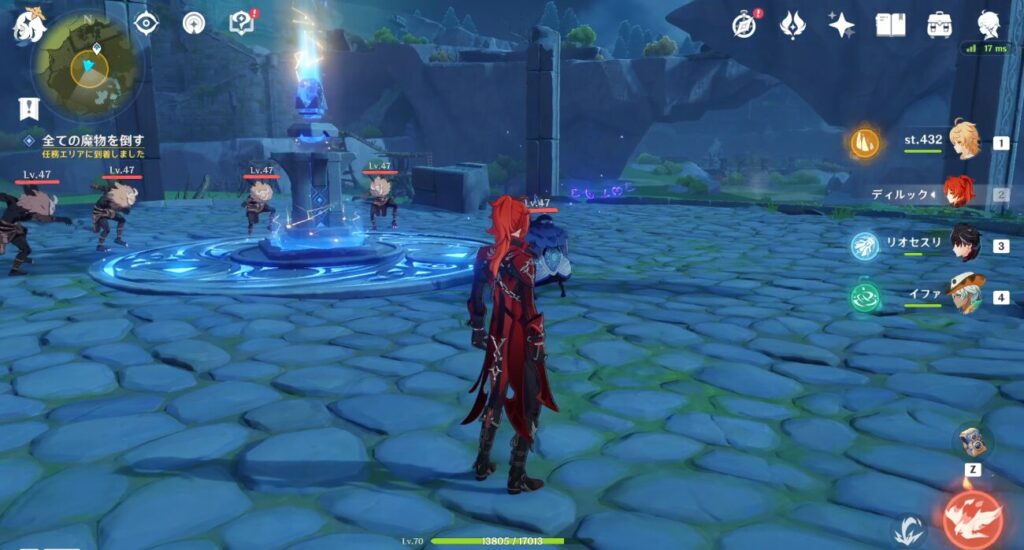
Task: Use the camera gadget icon
Action: point(970,441)
